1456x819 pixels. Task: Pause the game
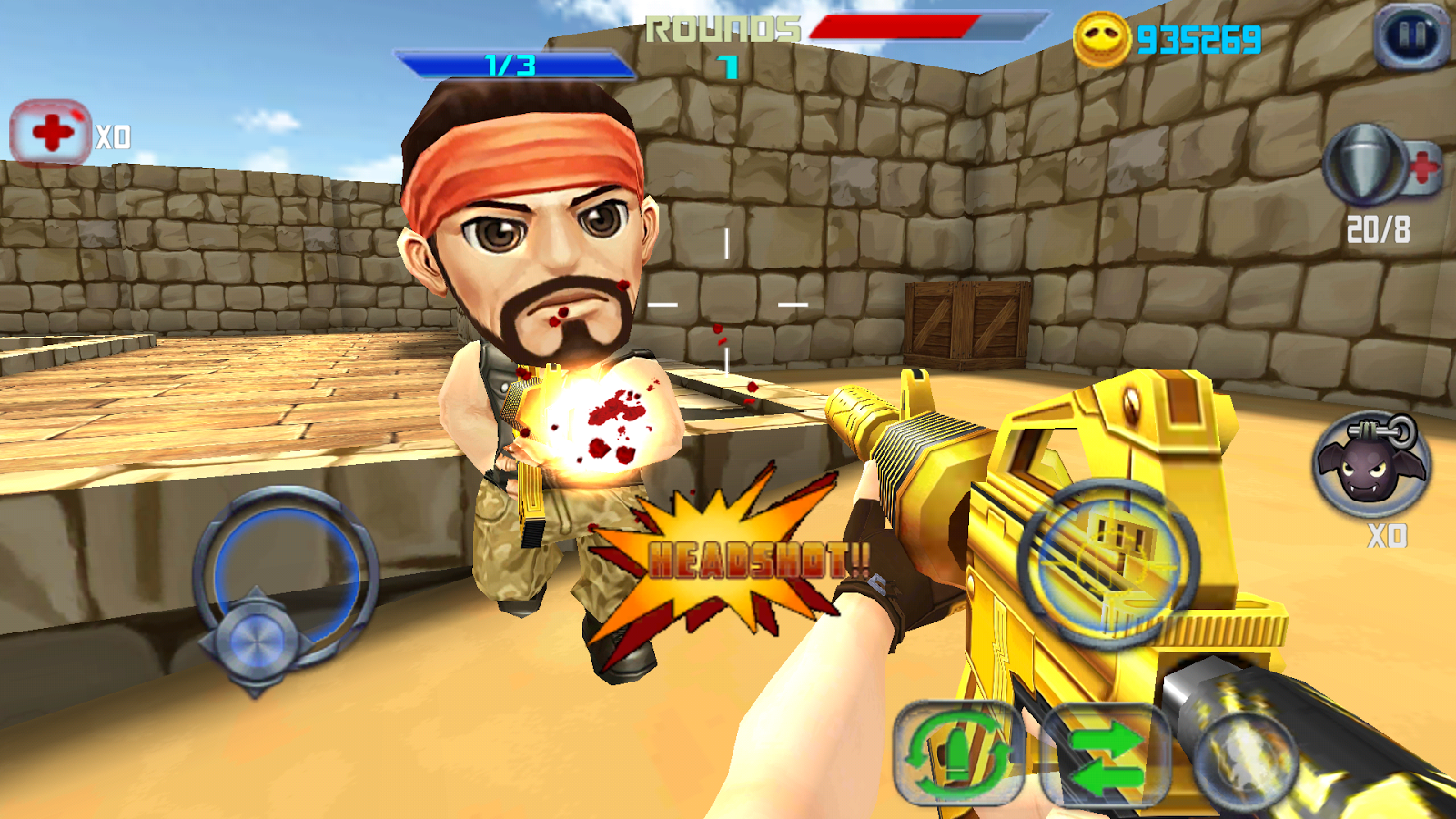1411,36
